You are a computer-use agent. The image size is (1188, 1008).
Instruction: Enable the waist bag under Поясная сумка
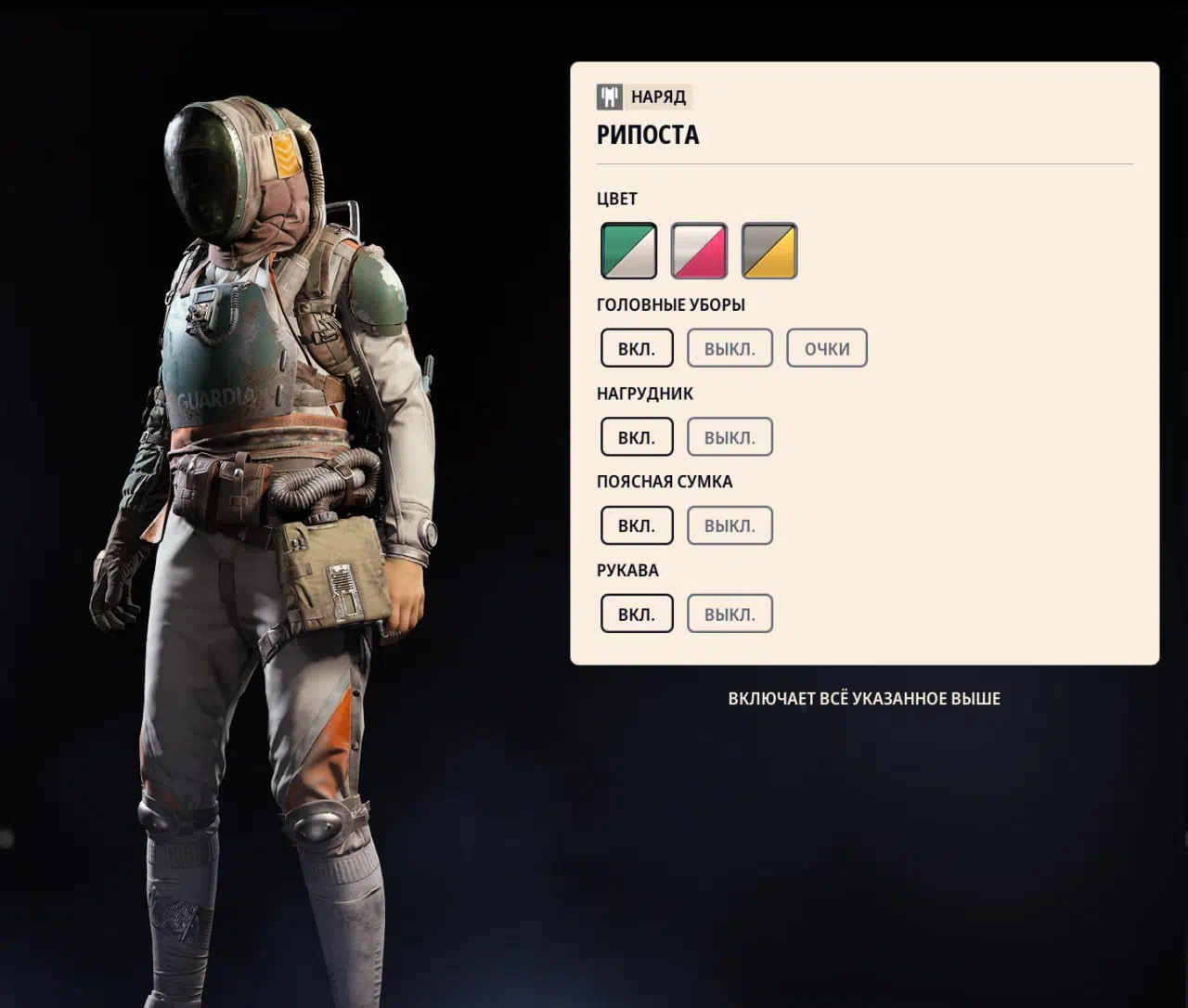click(x=637, y=525)
